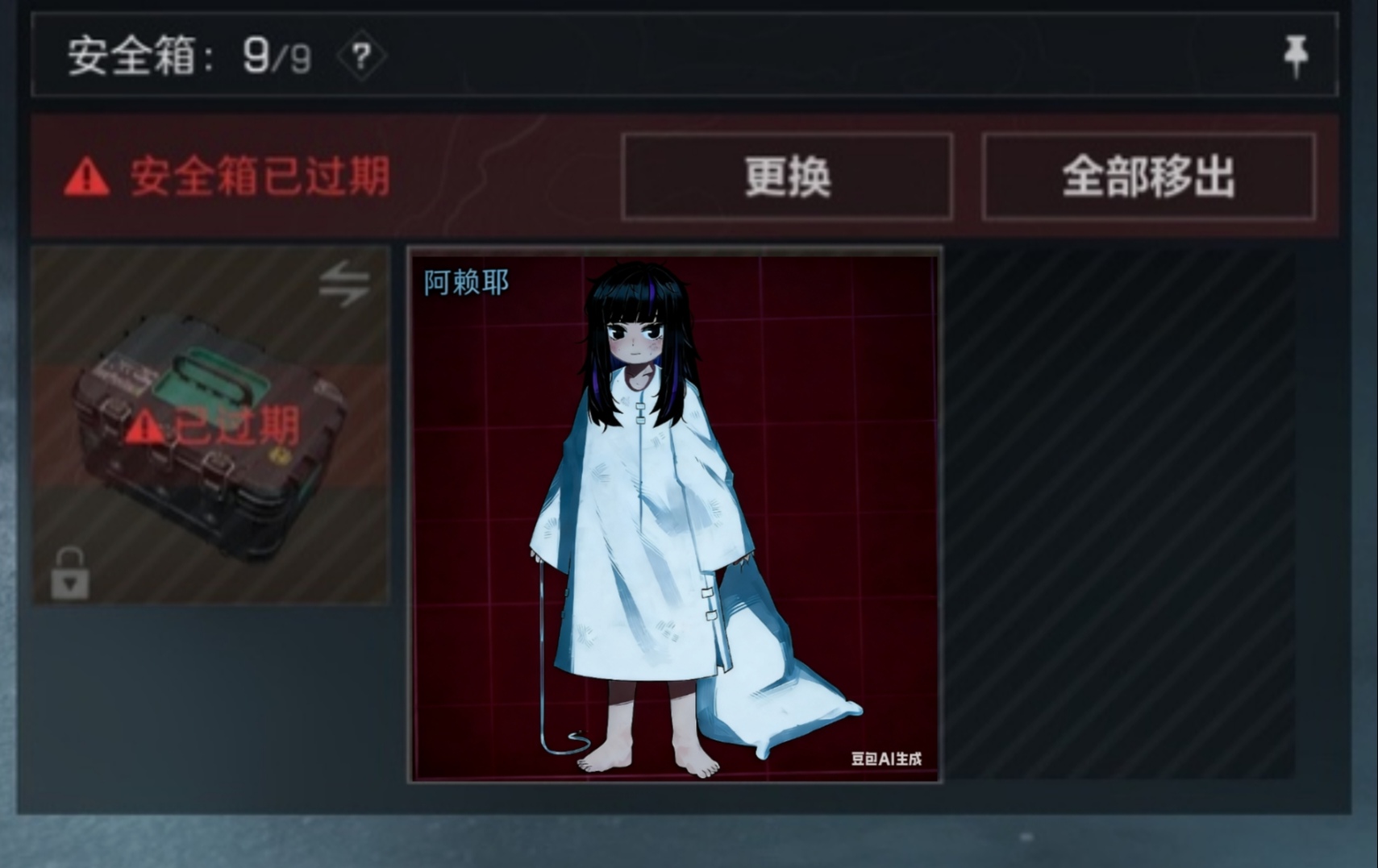Click the pin icon in the top-right corner
Image resolution: width=1378 pixels, height=868 pixels.
1297,56
